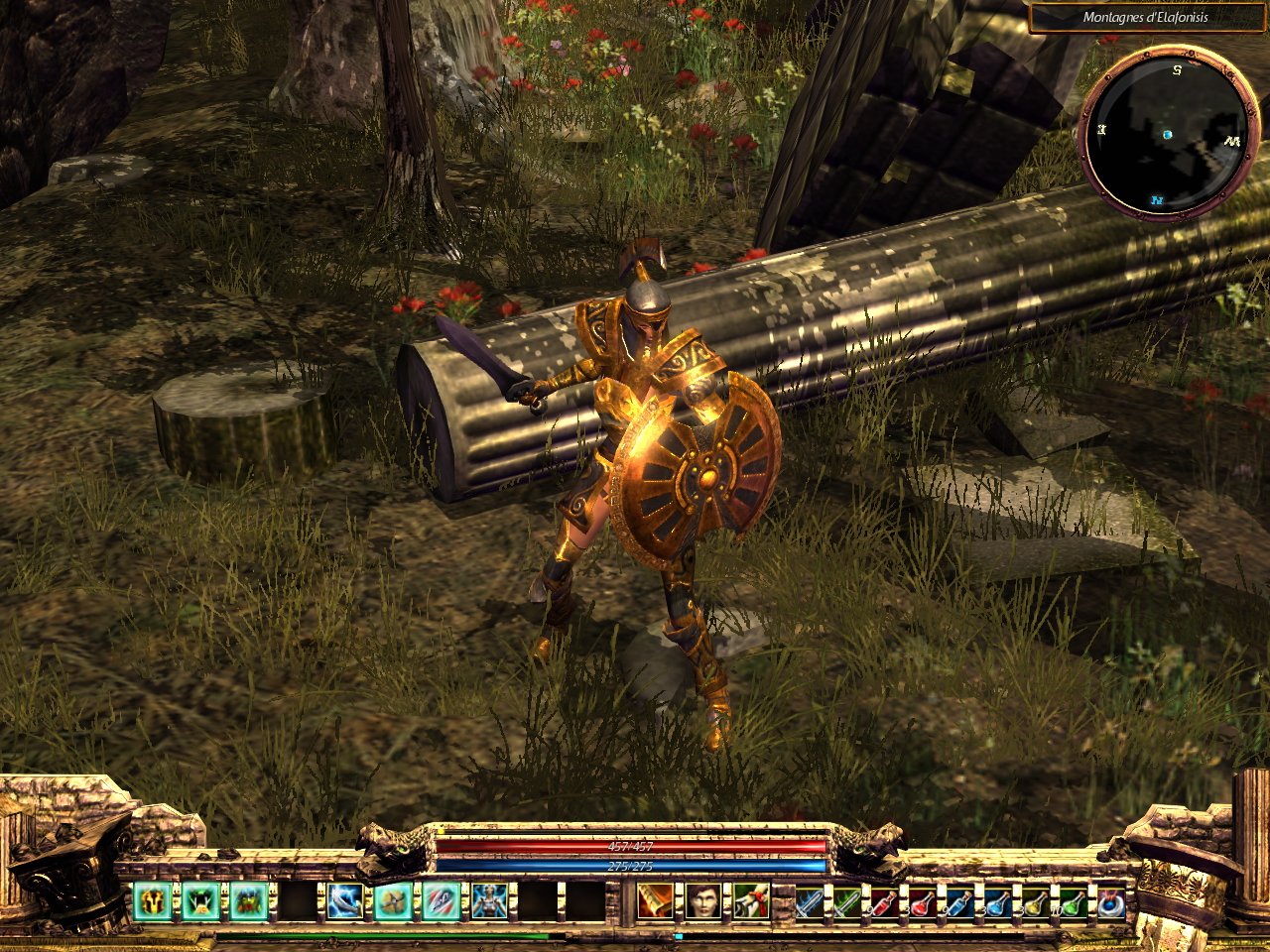Open the character face portrait panel
Image resolution: width=1270 pixels, height=952 pixels.
(x=703, y=902)
